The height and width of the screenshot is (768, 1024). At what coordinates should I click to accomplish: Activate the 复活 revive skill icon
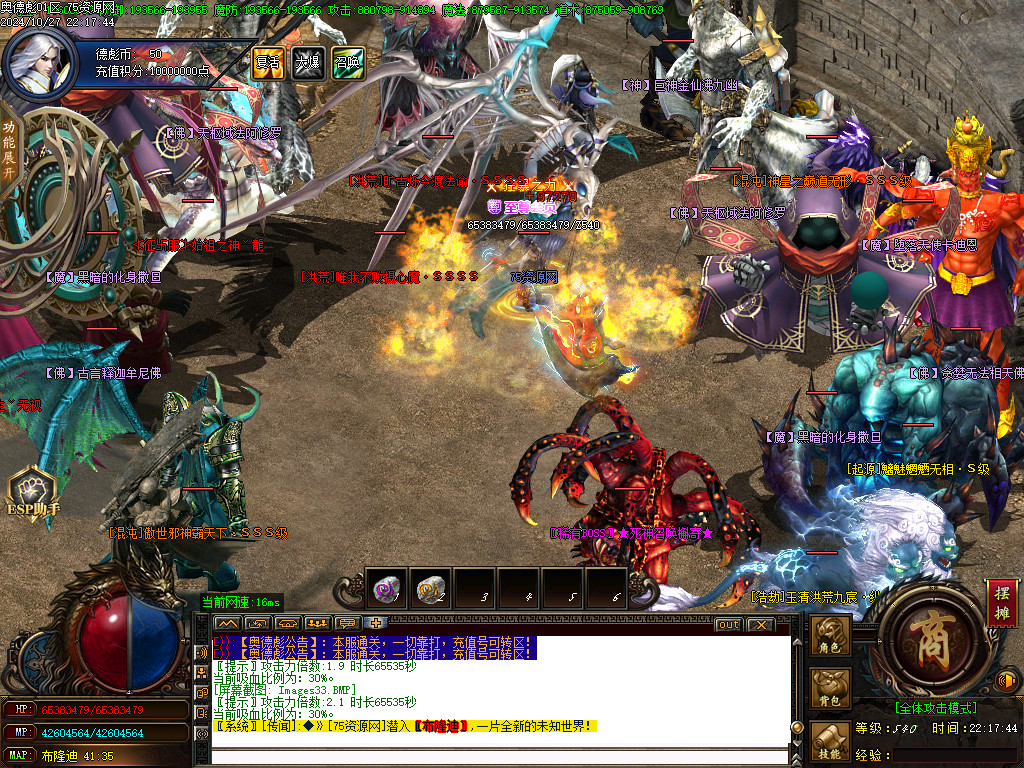coord(267,62)
